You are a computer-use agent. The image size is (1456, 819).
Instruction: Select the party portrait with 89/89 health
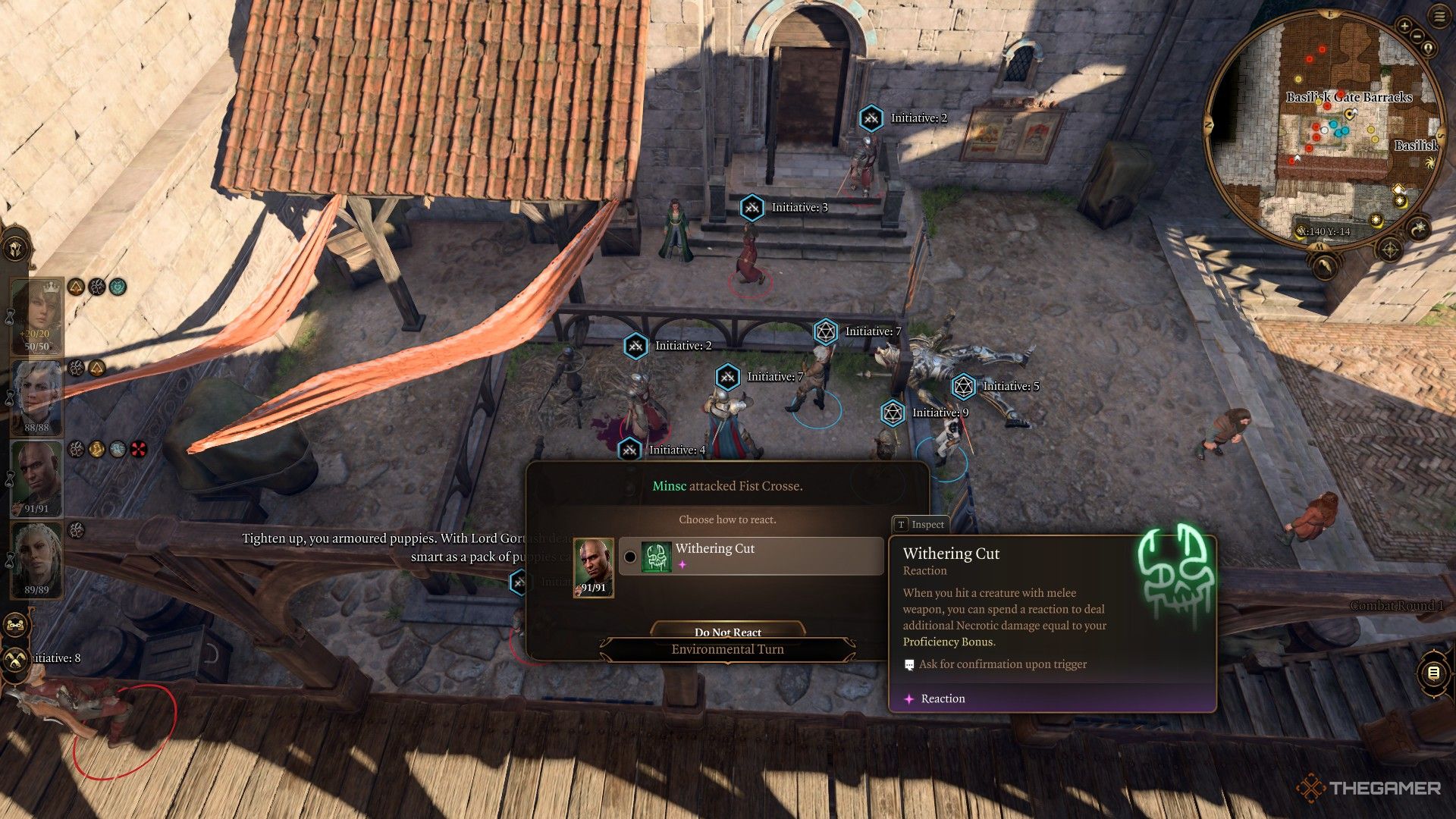tap(36, 559)
